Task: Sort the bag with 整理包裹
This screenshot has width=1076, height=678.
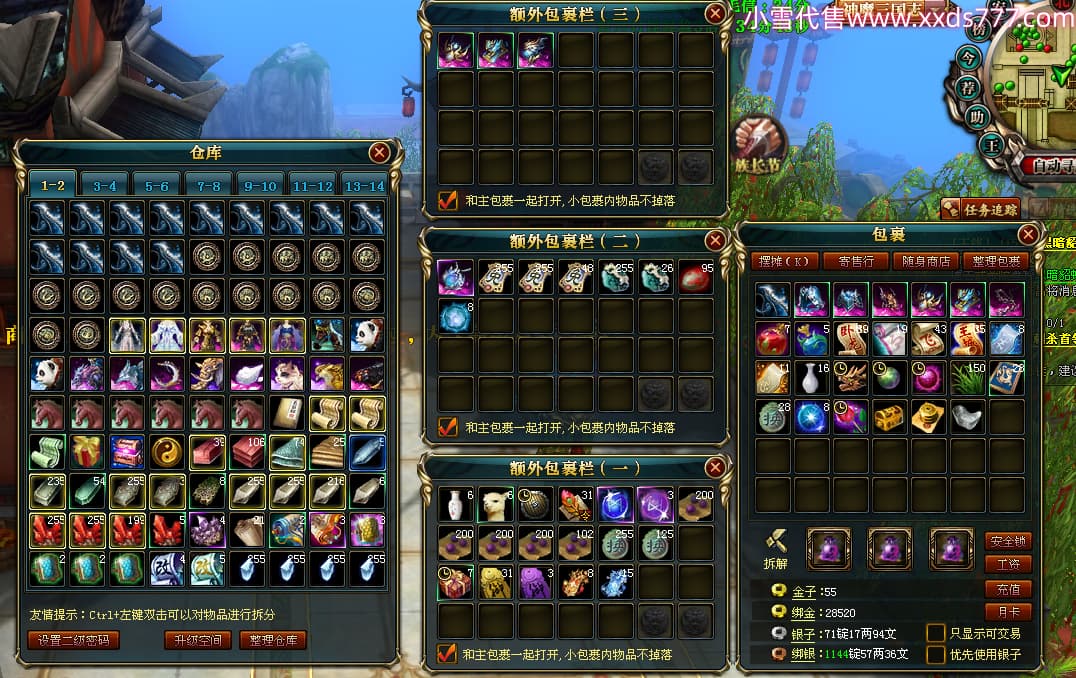Action: (996, 261)
